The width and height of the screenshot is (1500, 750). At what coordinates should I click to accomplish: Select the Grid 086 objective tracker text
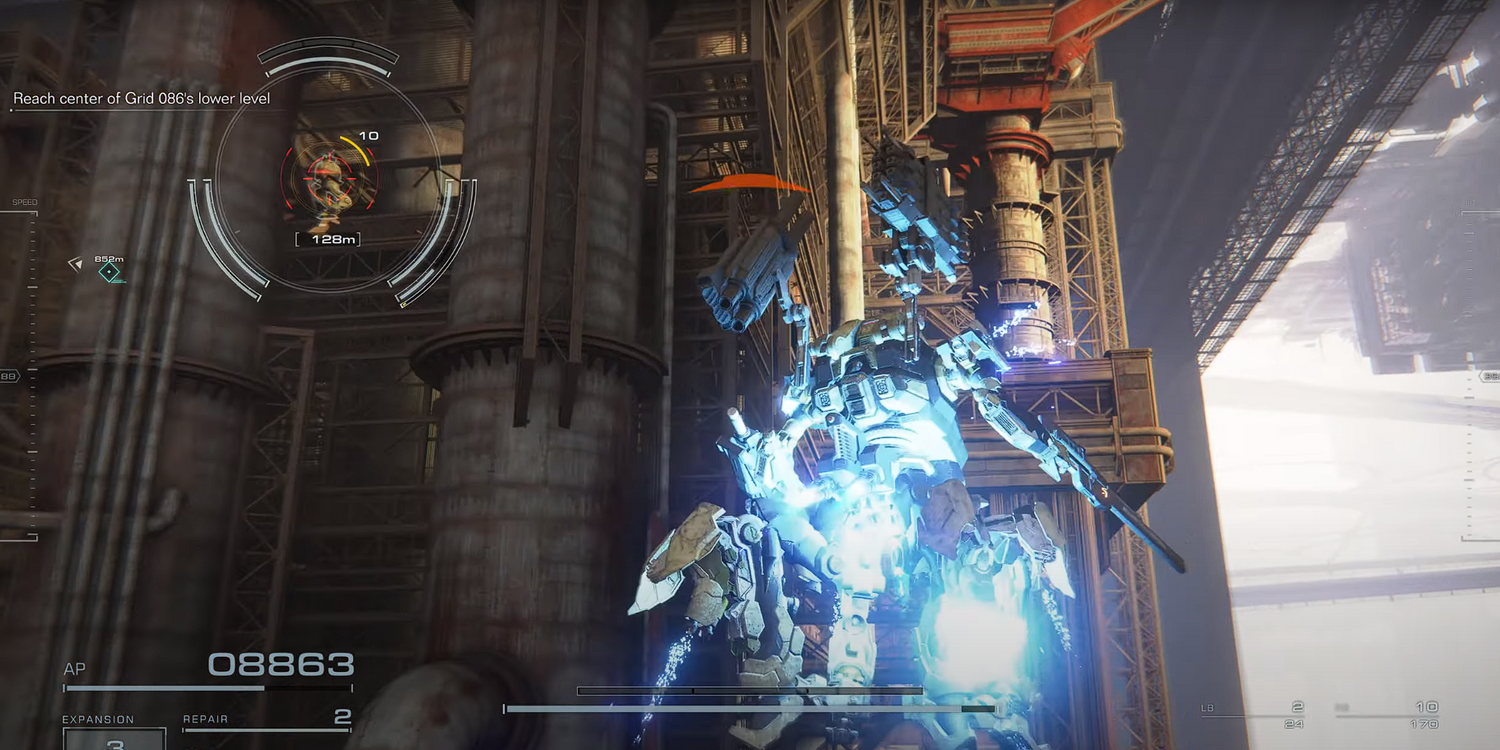coord(141,99)
